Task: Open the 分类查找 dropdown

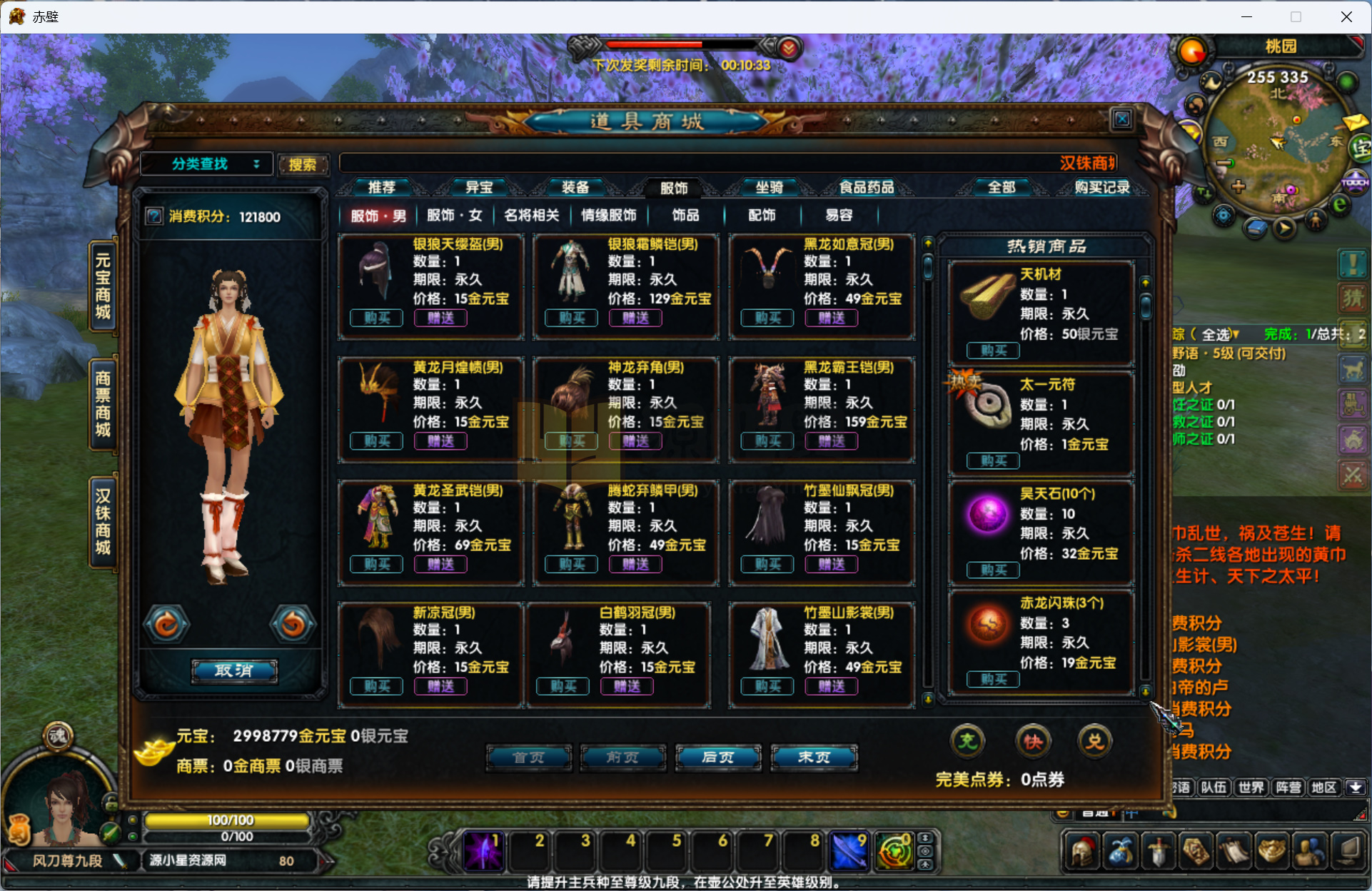Action: tap(207, 164)
